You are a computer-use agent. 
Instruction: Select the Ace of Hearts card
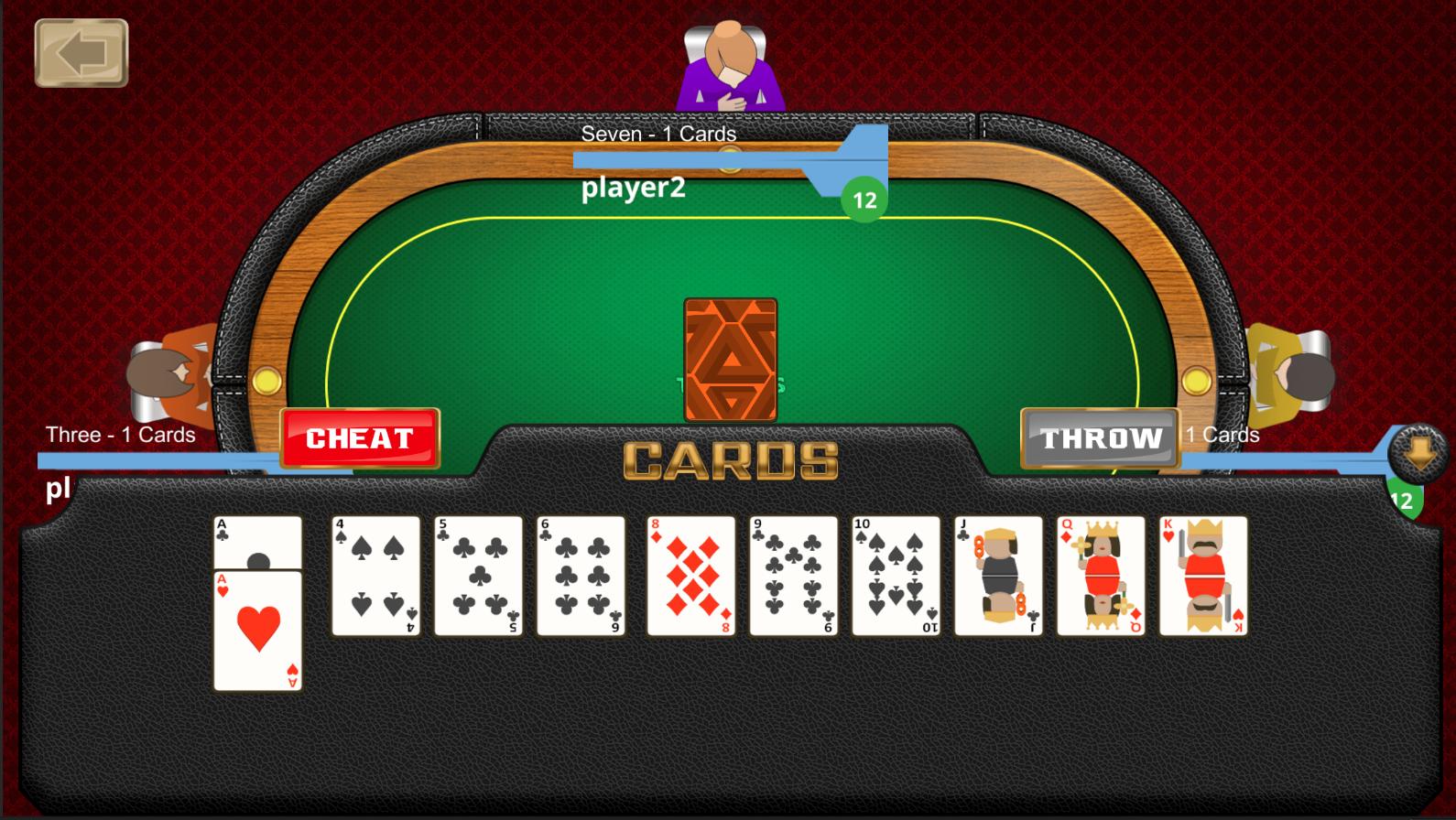point(257,631)
